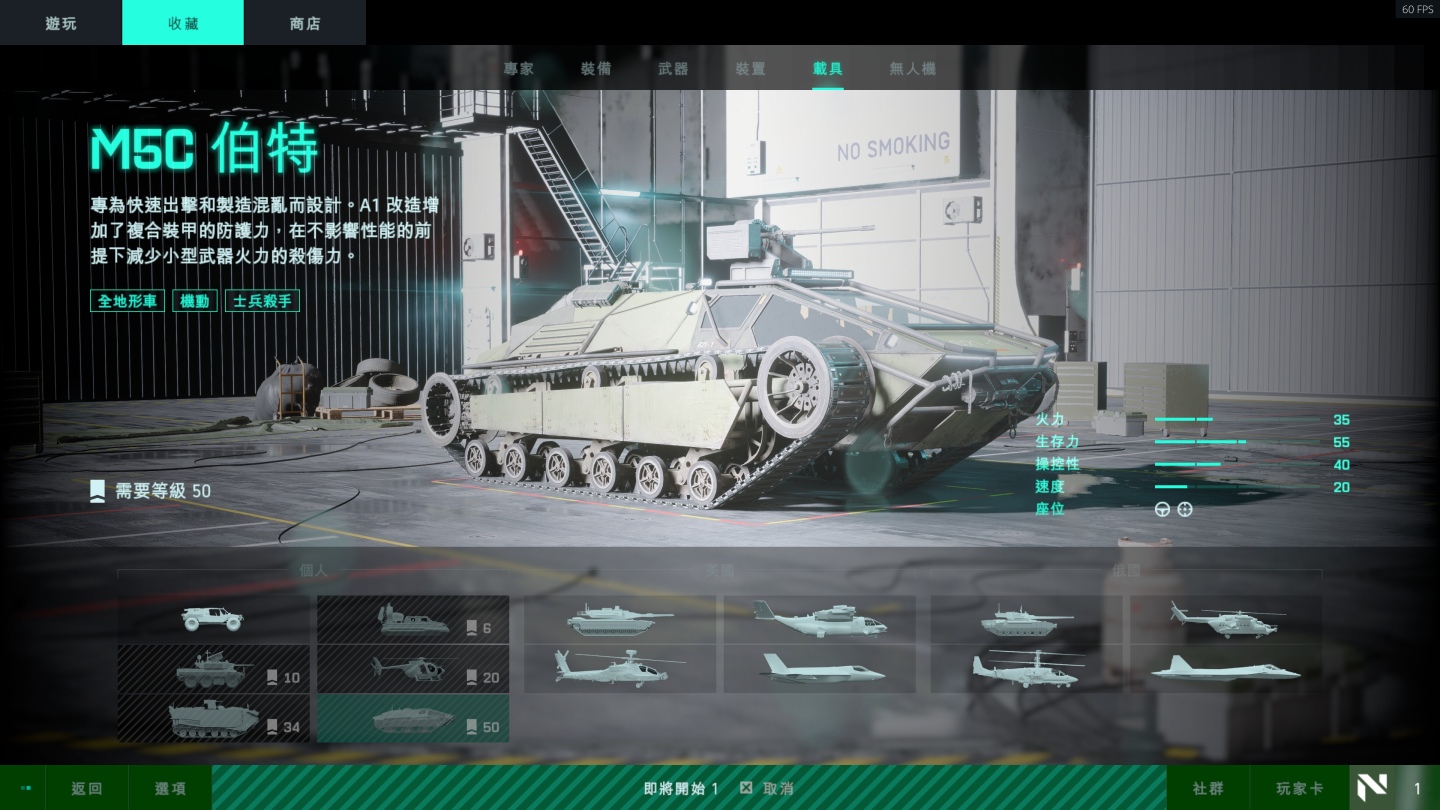Show the 武器 weapons category

click(673, 69)
